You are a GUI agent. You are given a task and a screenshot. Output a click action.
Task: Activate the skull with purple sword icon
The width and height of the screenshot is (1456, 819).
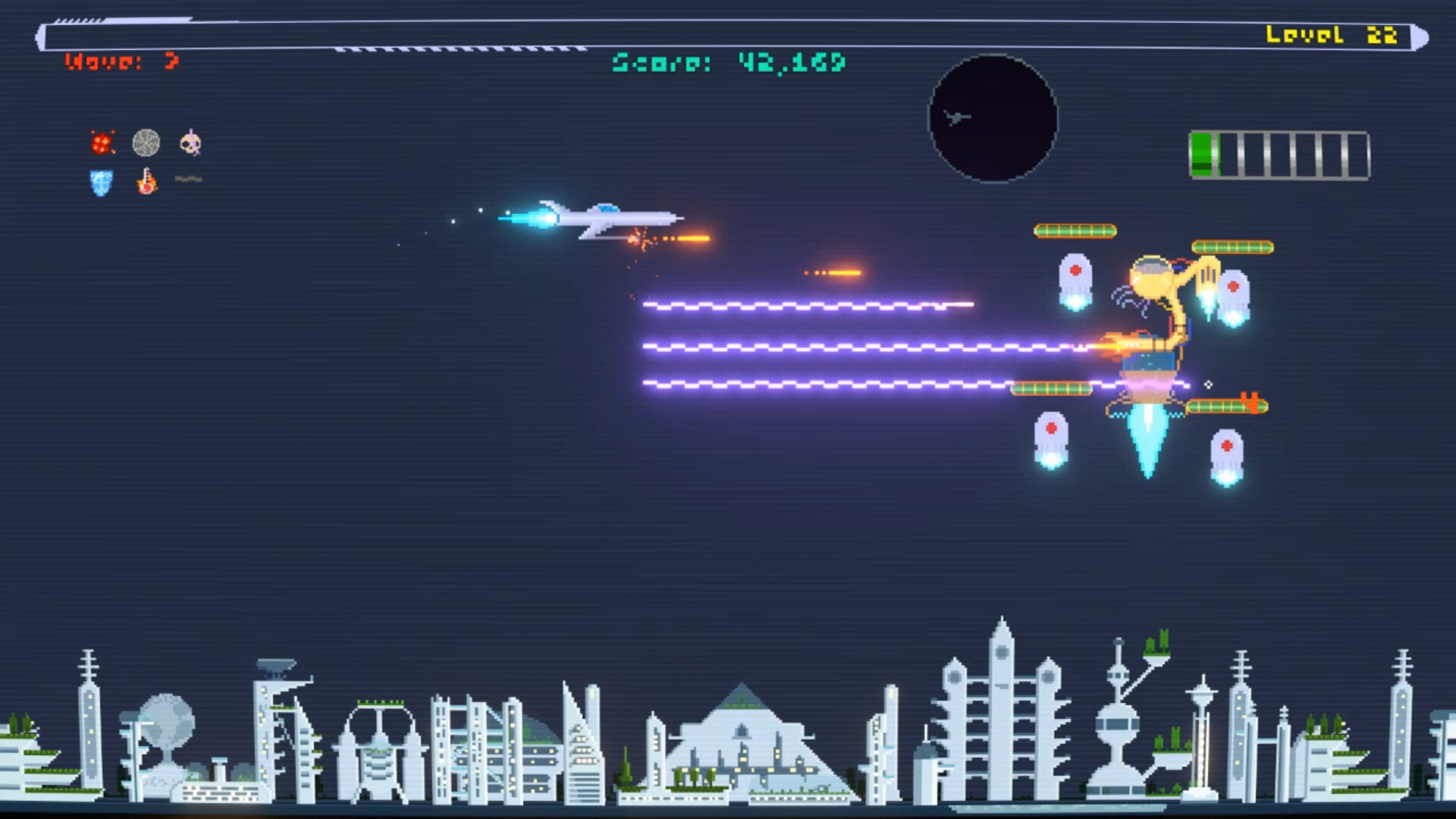tap(190, 143)
